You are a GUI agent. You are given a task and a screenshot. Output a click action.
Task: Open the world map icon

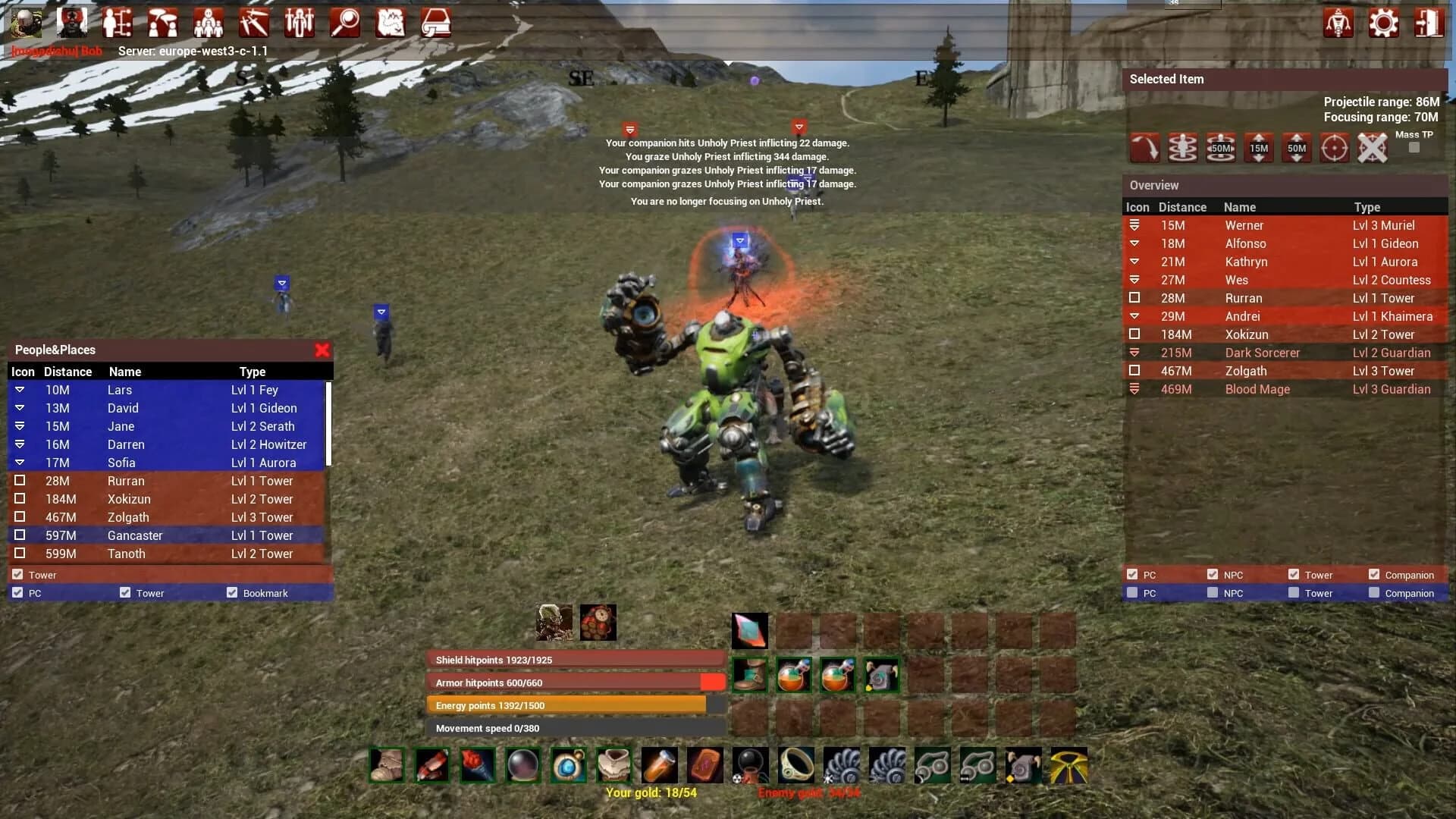click(x=391, y=23)
